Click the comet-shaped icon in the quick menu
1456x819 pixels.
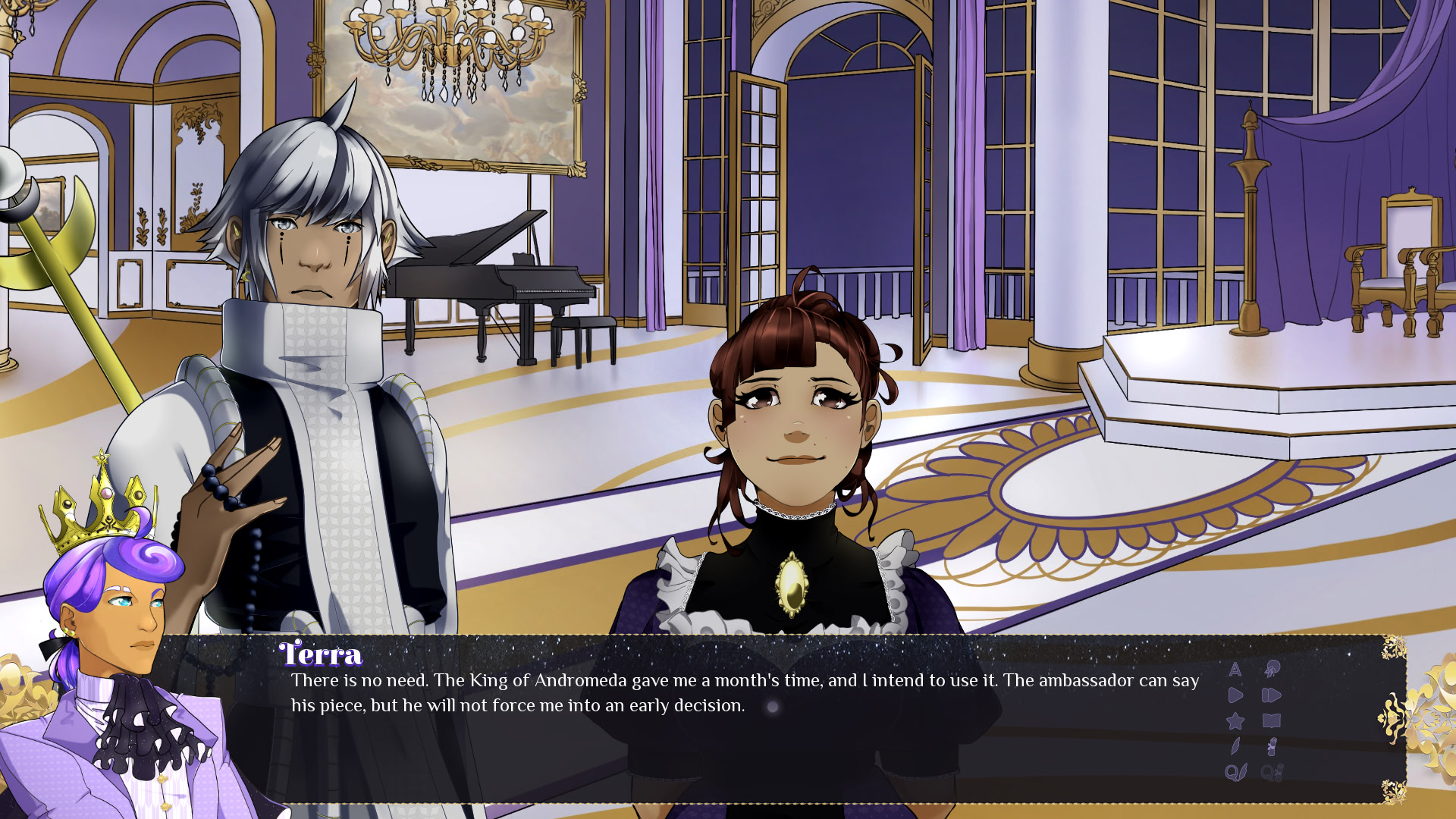point(1272,669)
